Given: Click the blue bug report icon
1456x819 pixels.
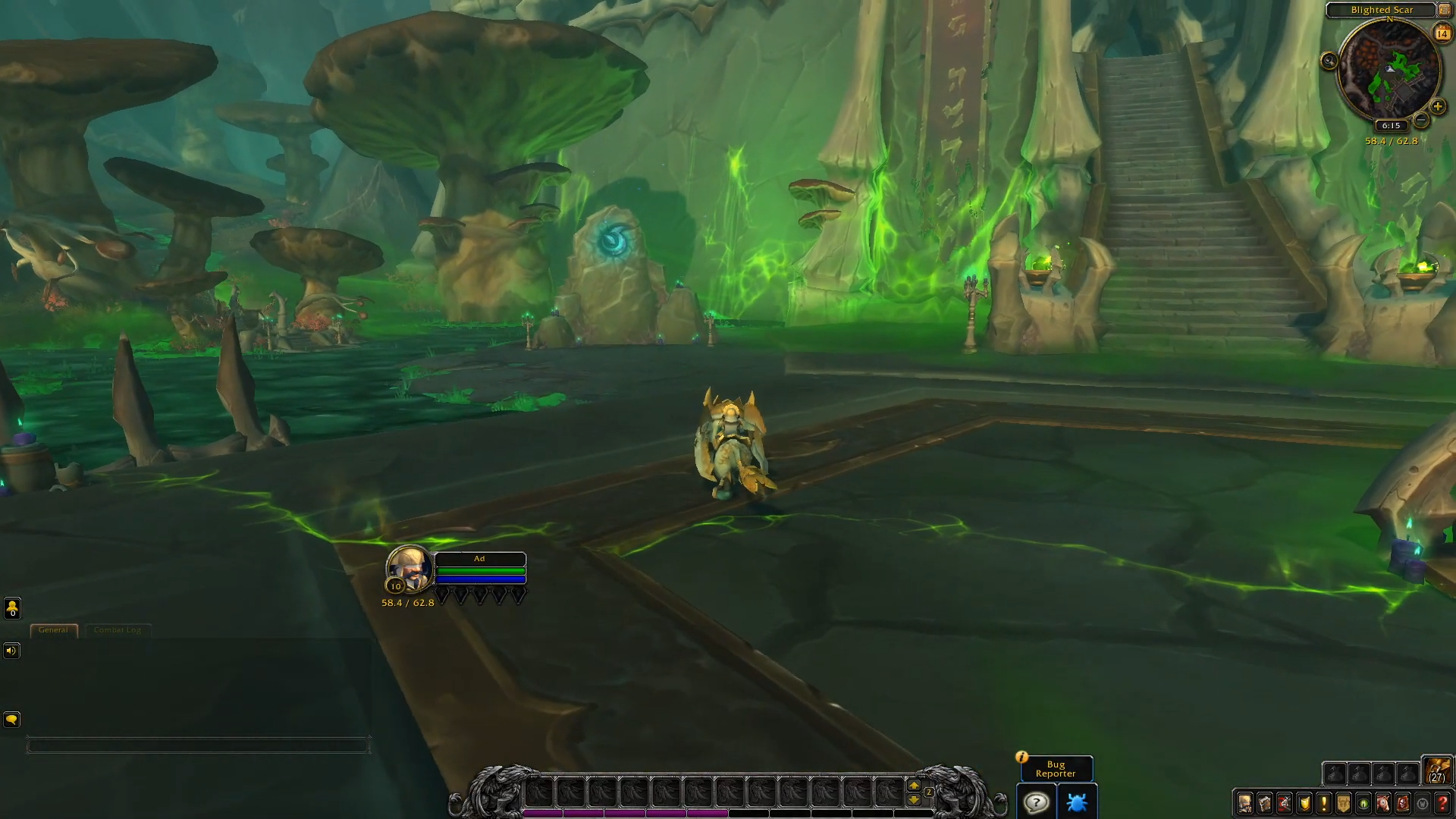Looking at the screenshot, I should tap(1076, 802).
